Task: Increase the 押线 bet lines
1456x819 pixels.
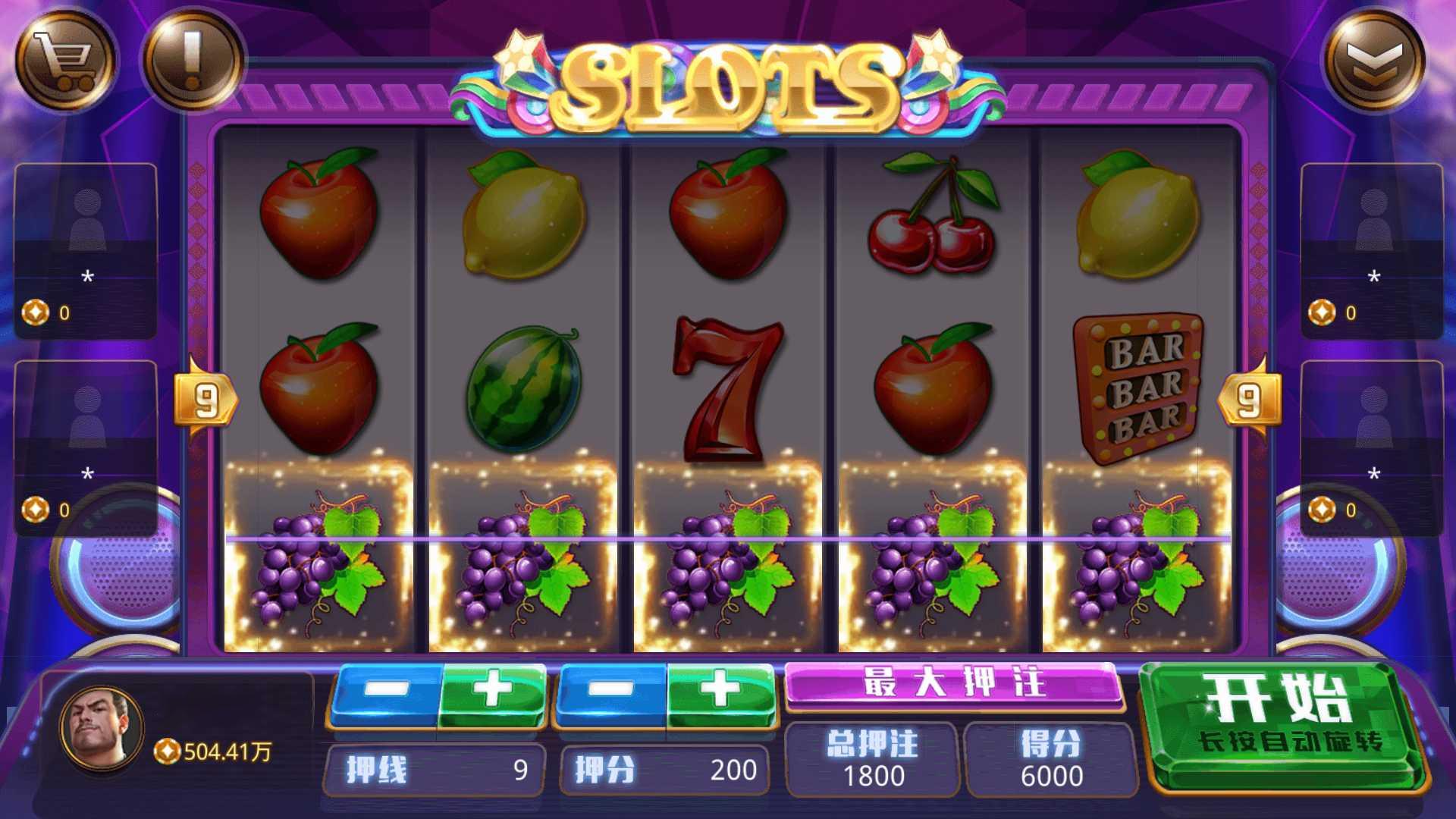Action: click(493, 692)
